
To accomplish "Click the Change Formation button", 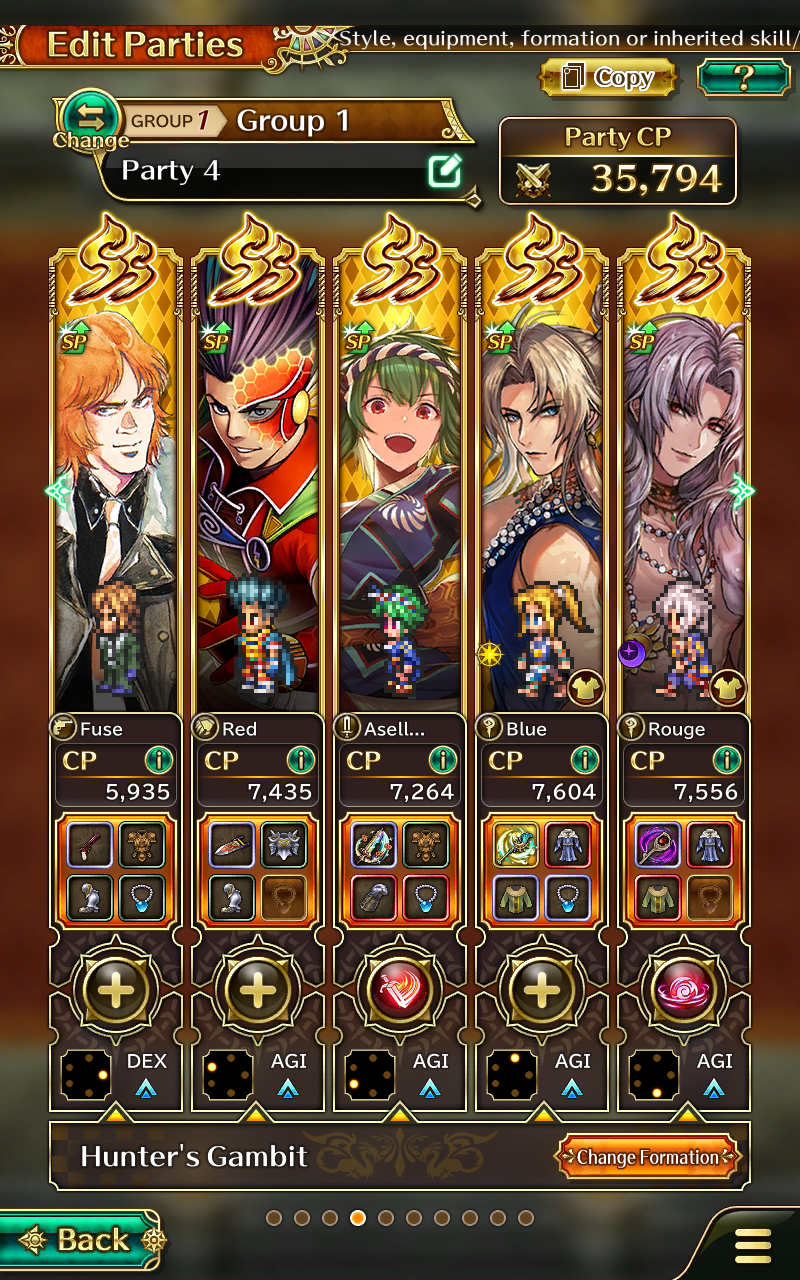I will point(648,1157).
